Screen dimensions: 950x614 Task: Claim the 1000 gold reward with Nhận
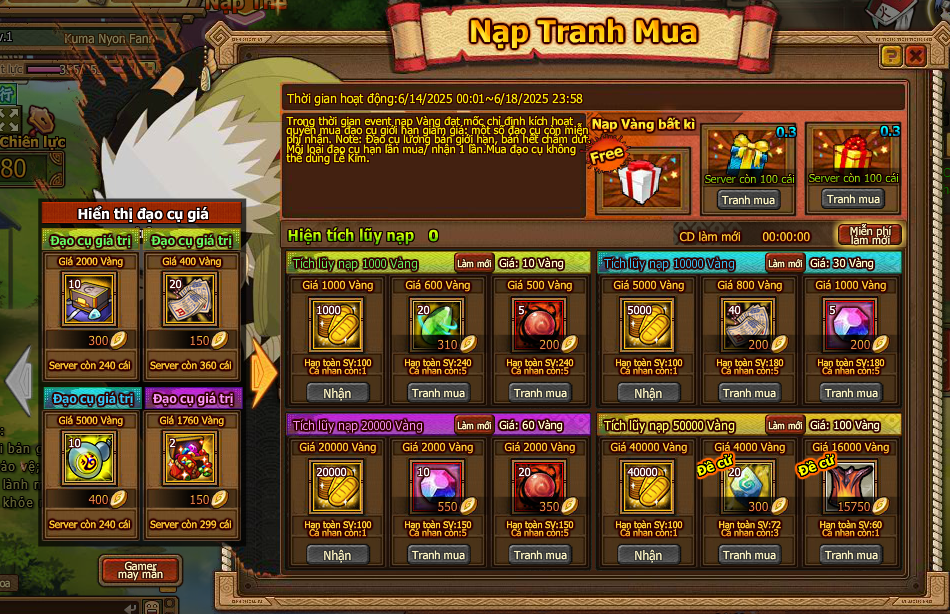[337, 393]
